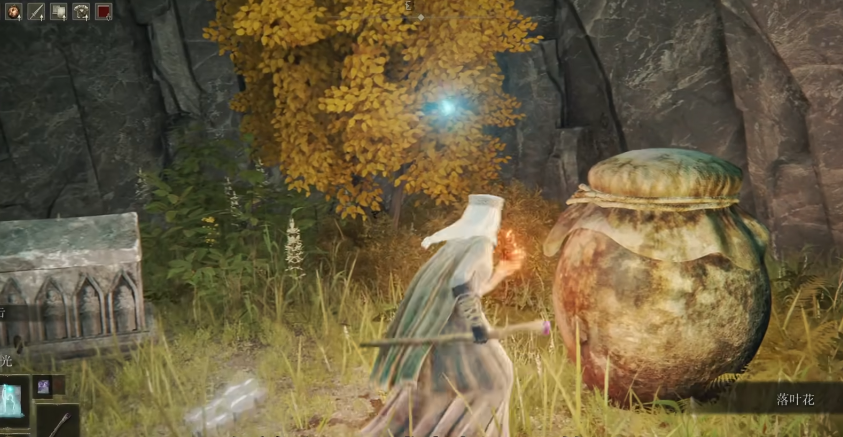Click the dark red square status icon
The width and height of the screenshot is (843, 437).
click(103, 12)
